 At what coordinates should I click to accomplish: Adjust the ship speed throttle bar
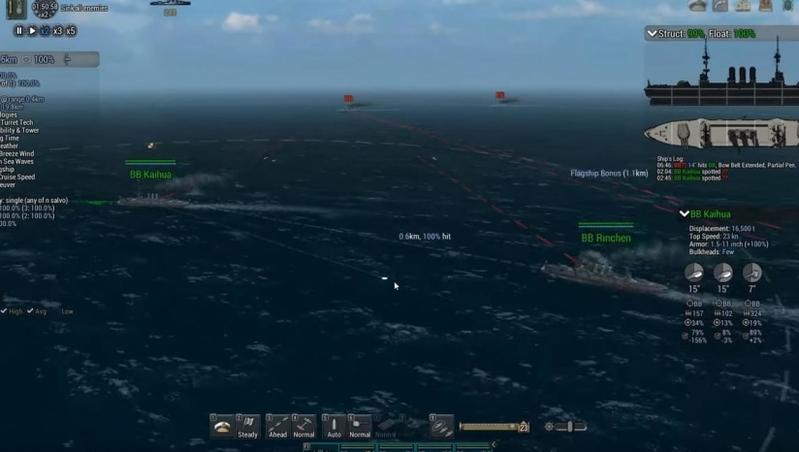click(491, 427)
